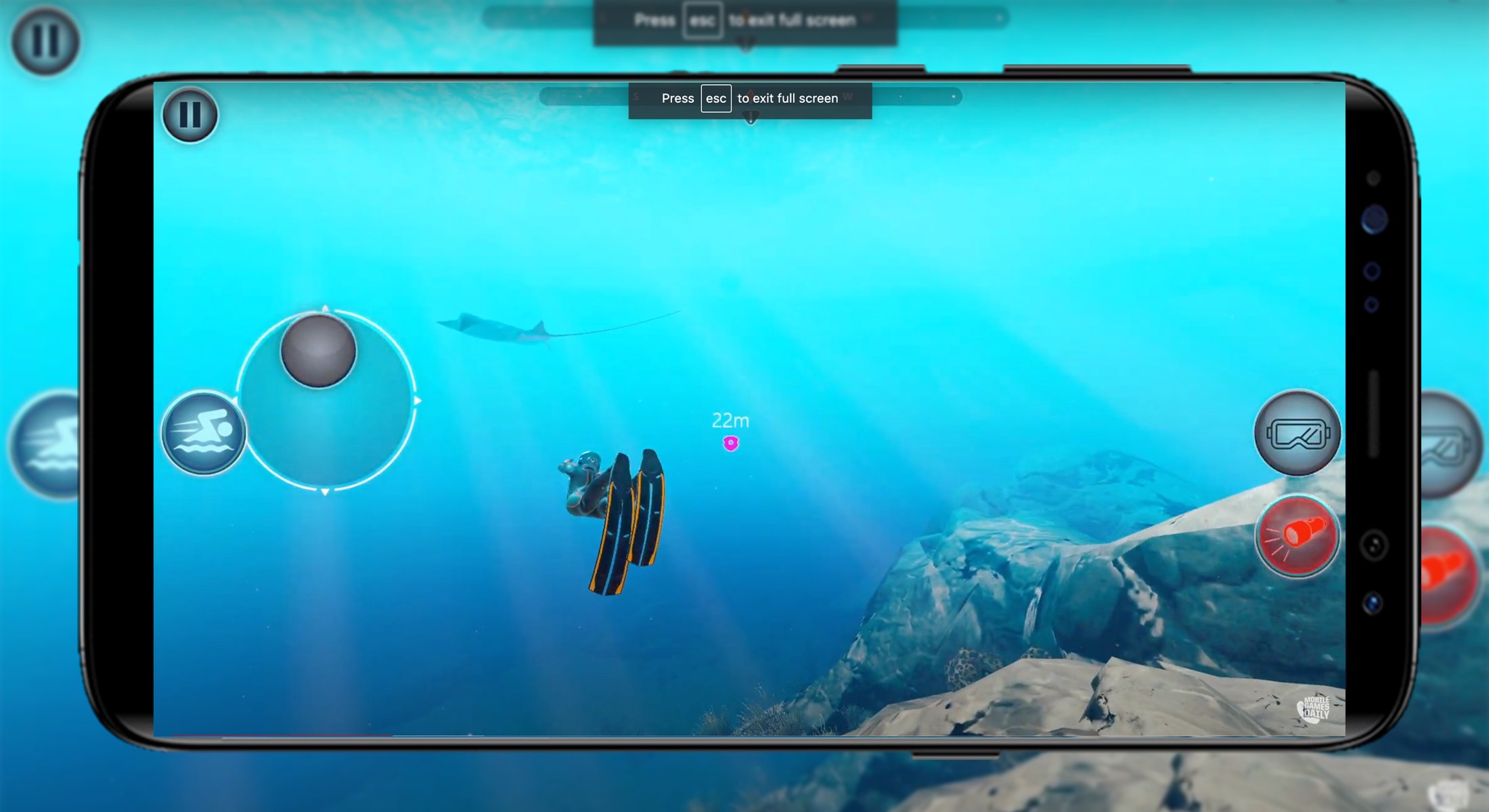Click the blurred down arrow in the background banner
This screenshot has height=812, width=1489.
tap(747, 42)
